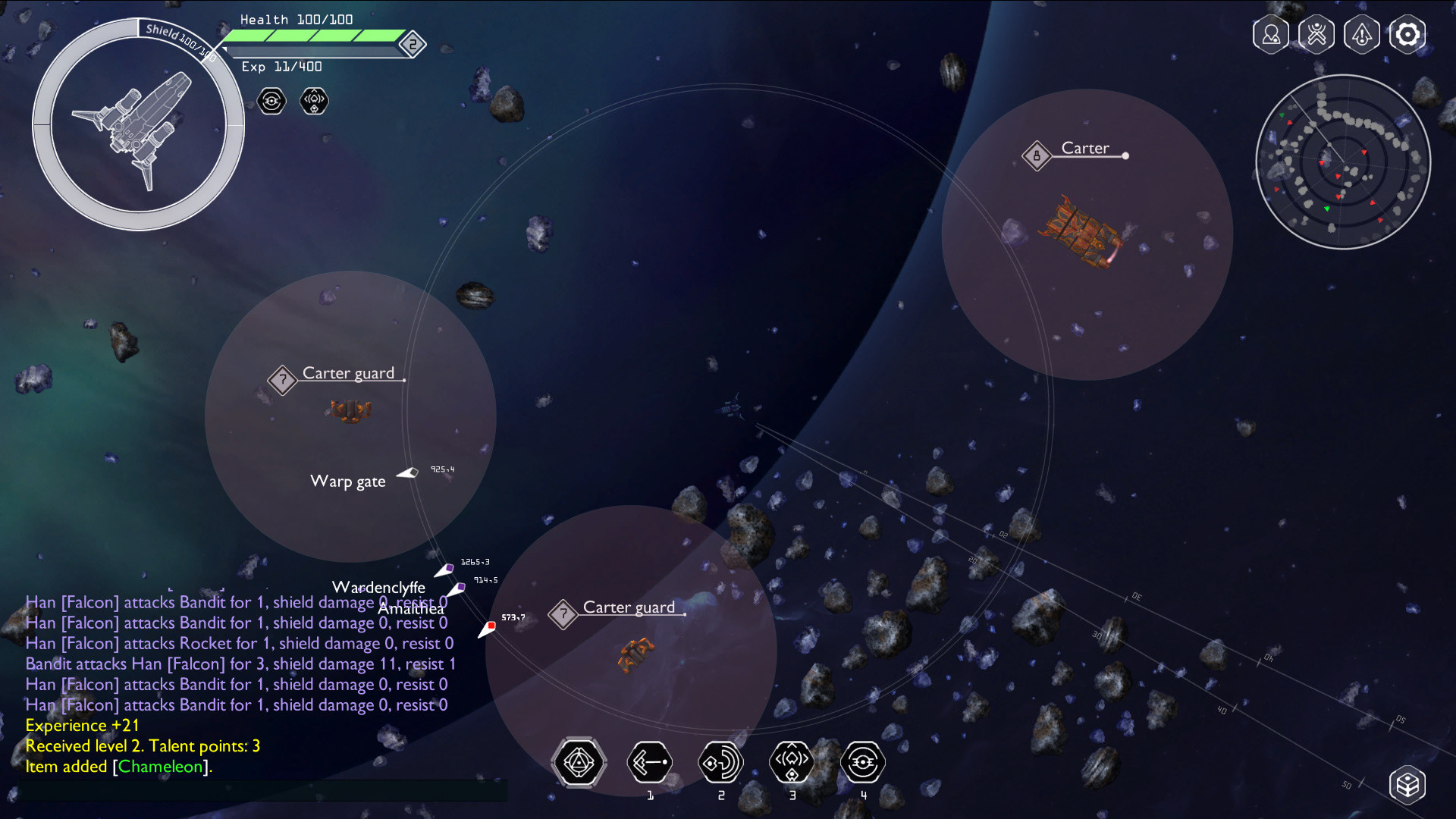Open the pilot profile hexagon icon

click(x=1271, y=35)
